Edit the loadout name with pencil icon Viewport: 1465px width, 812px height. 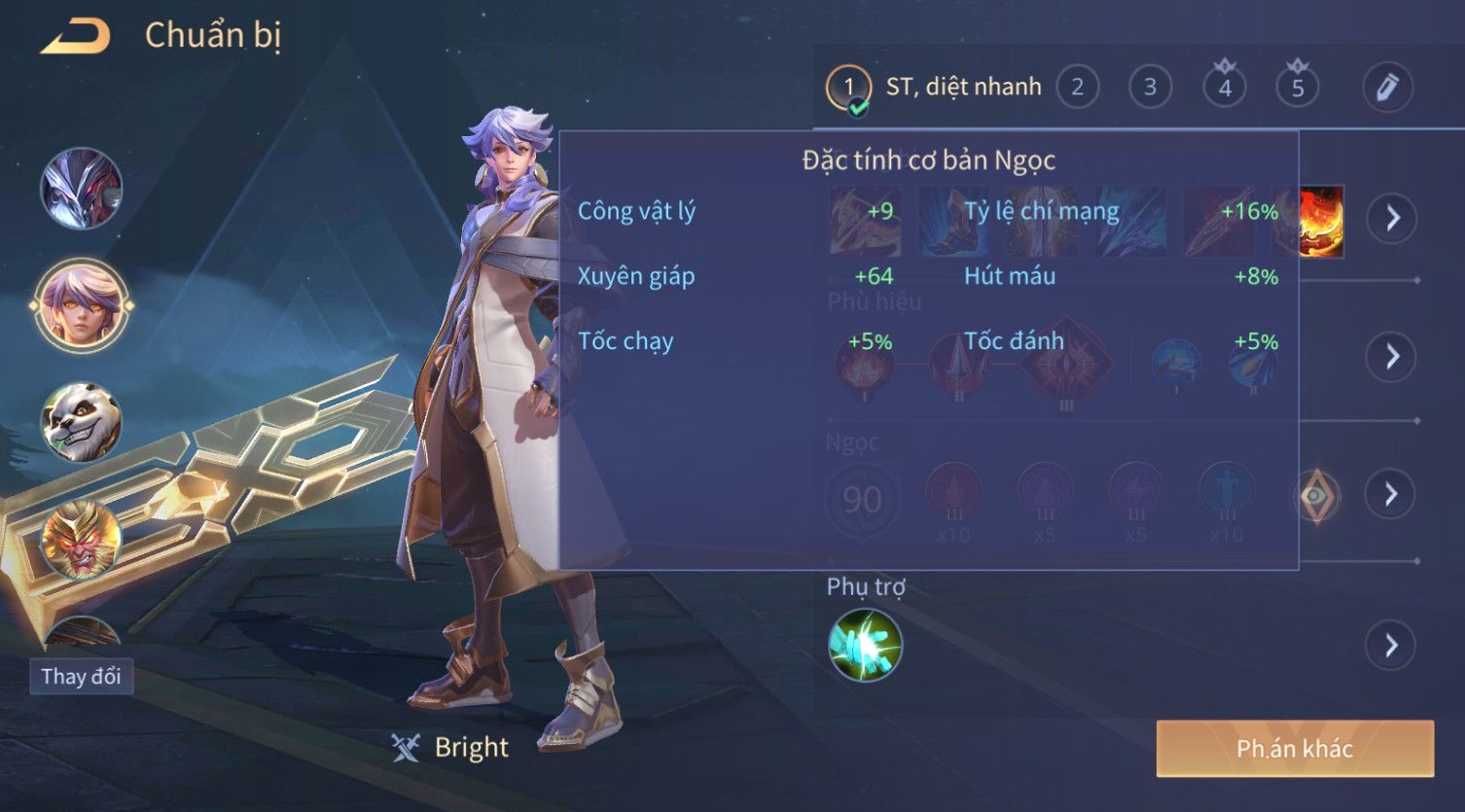point(1387,88)
